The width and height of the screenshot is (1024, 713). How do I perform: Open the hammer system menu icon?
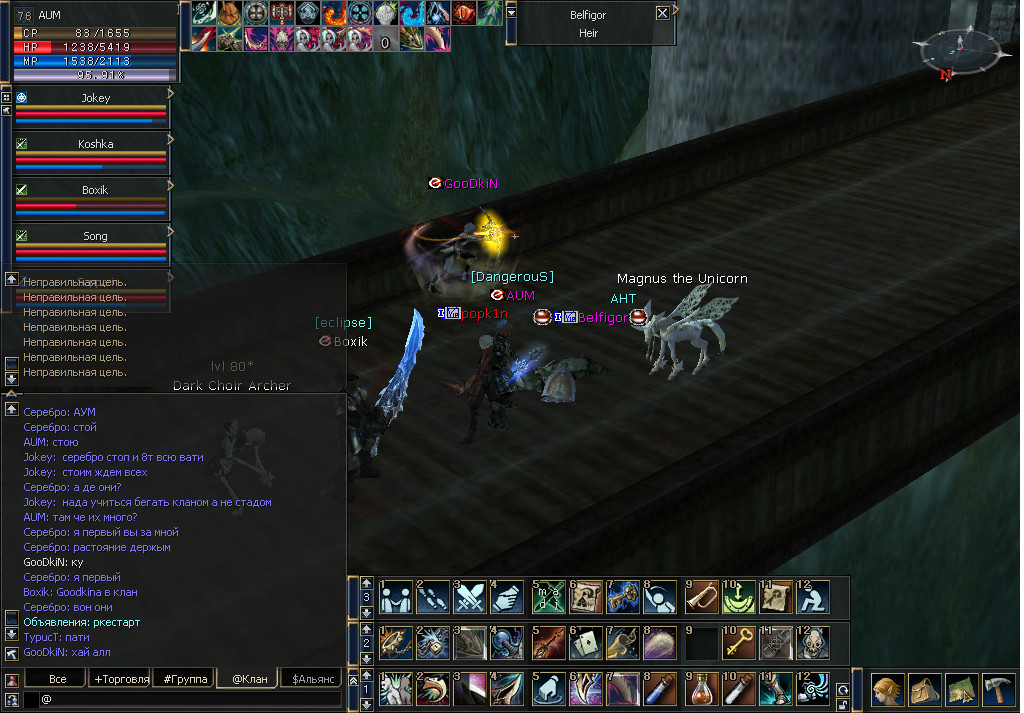[x=997, y=690]
